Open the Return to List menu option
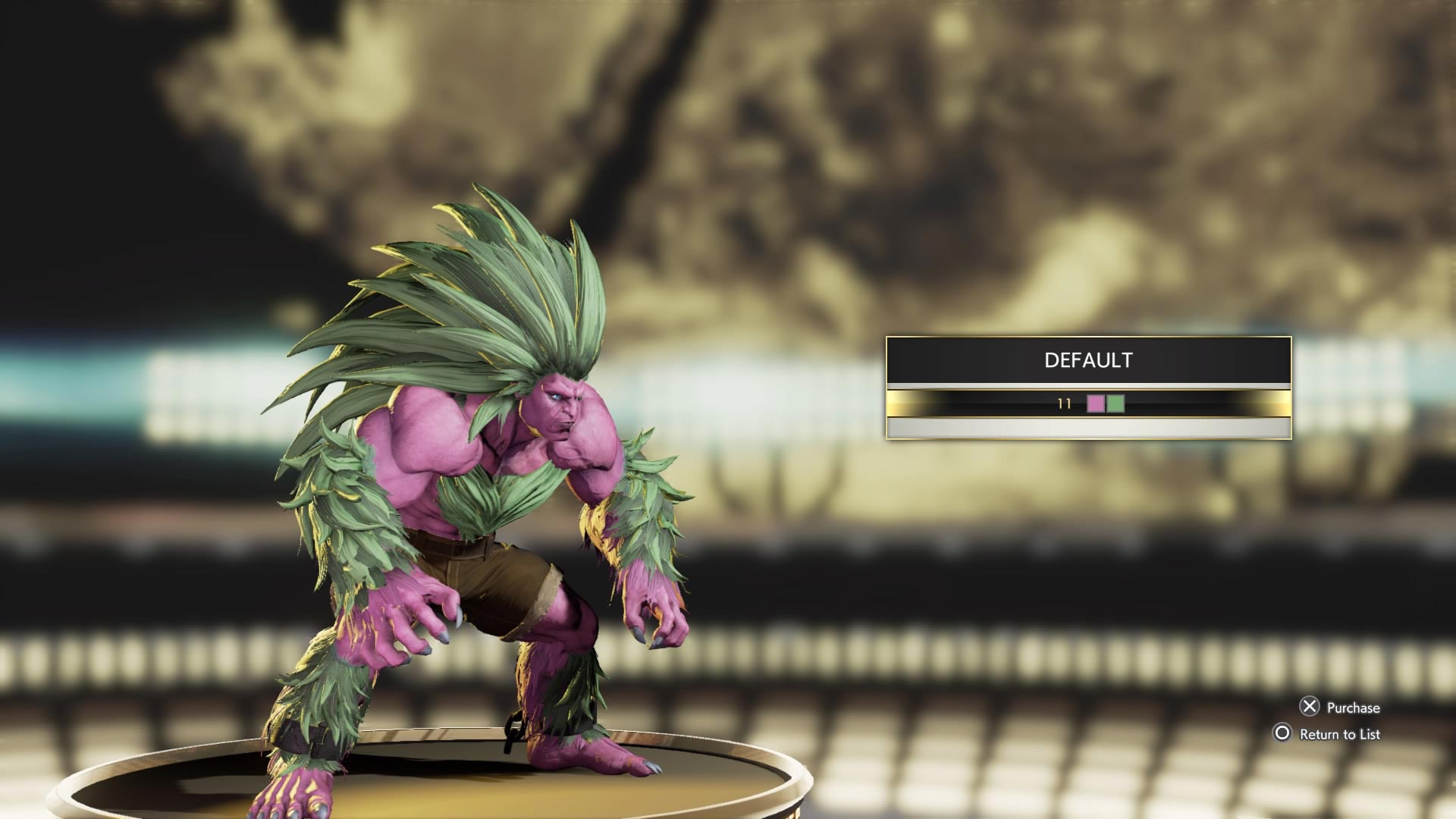Image resolution: width=1456 pixels, height=819 pixels. 1342,734
